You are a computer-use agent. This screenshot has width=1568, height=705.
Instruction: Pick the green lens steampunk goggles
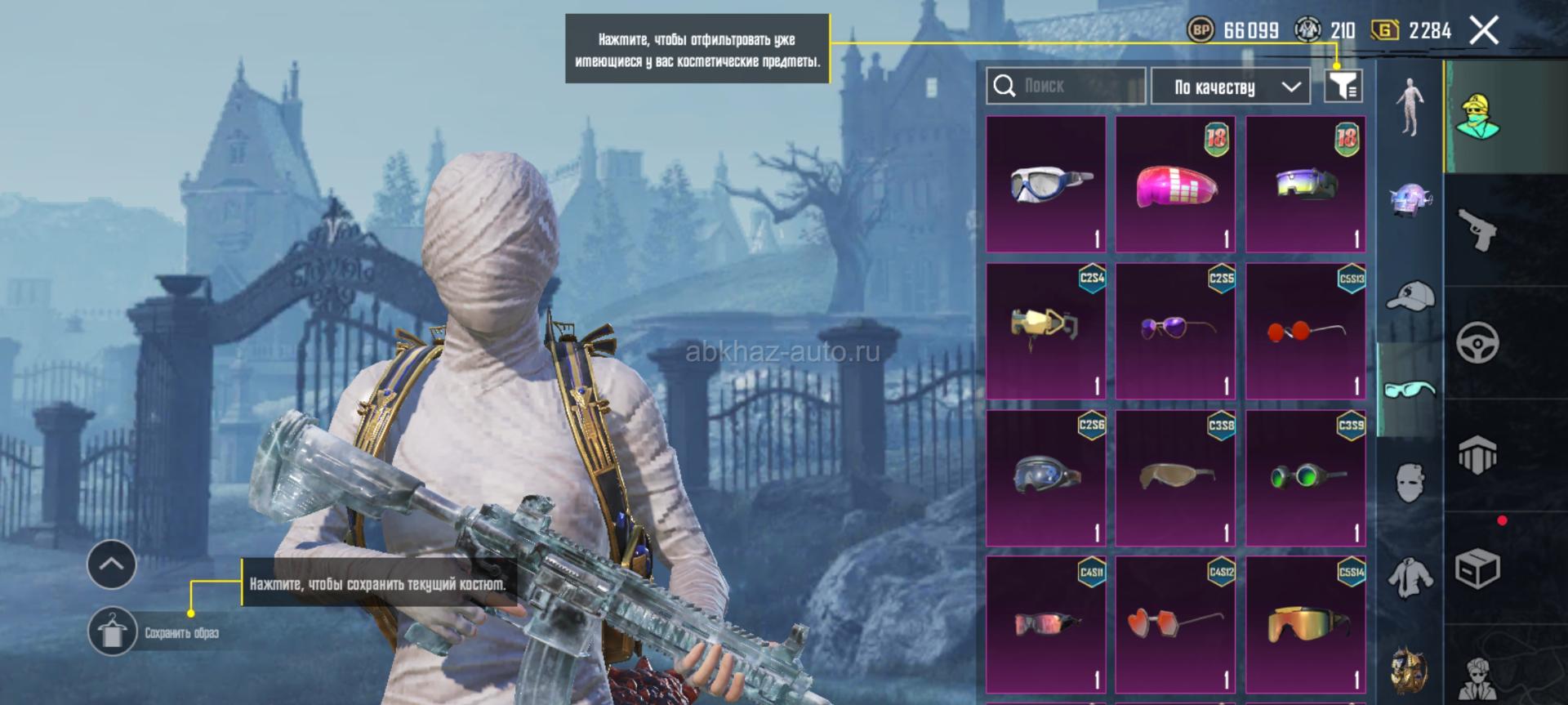[x=1305, y=478]
